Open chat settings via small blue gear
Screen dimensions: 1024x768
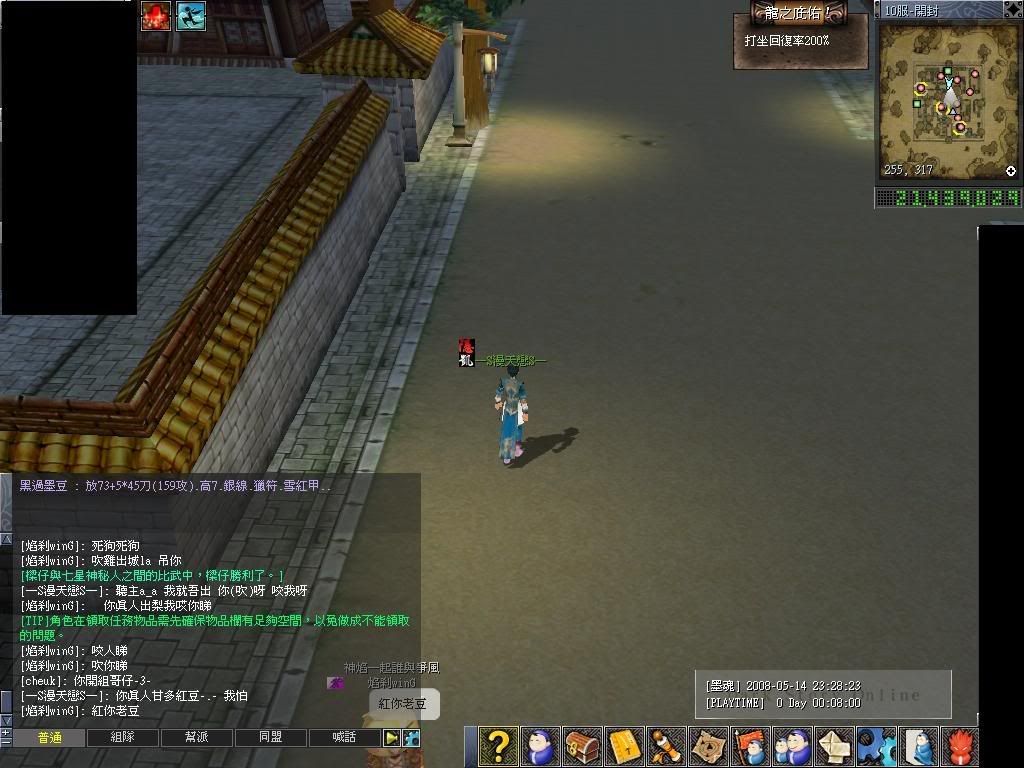coord(411,738)
